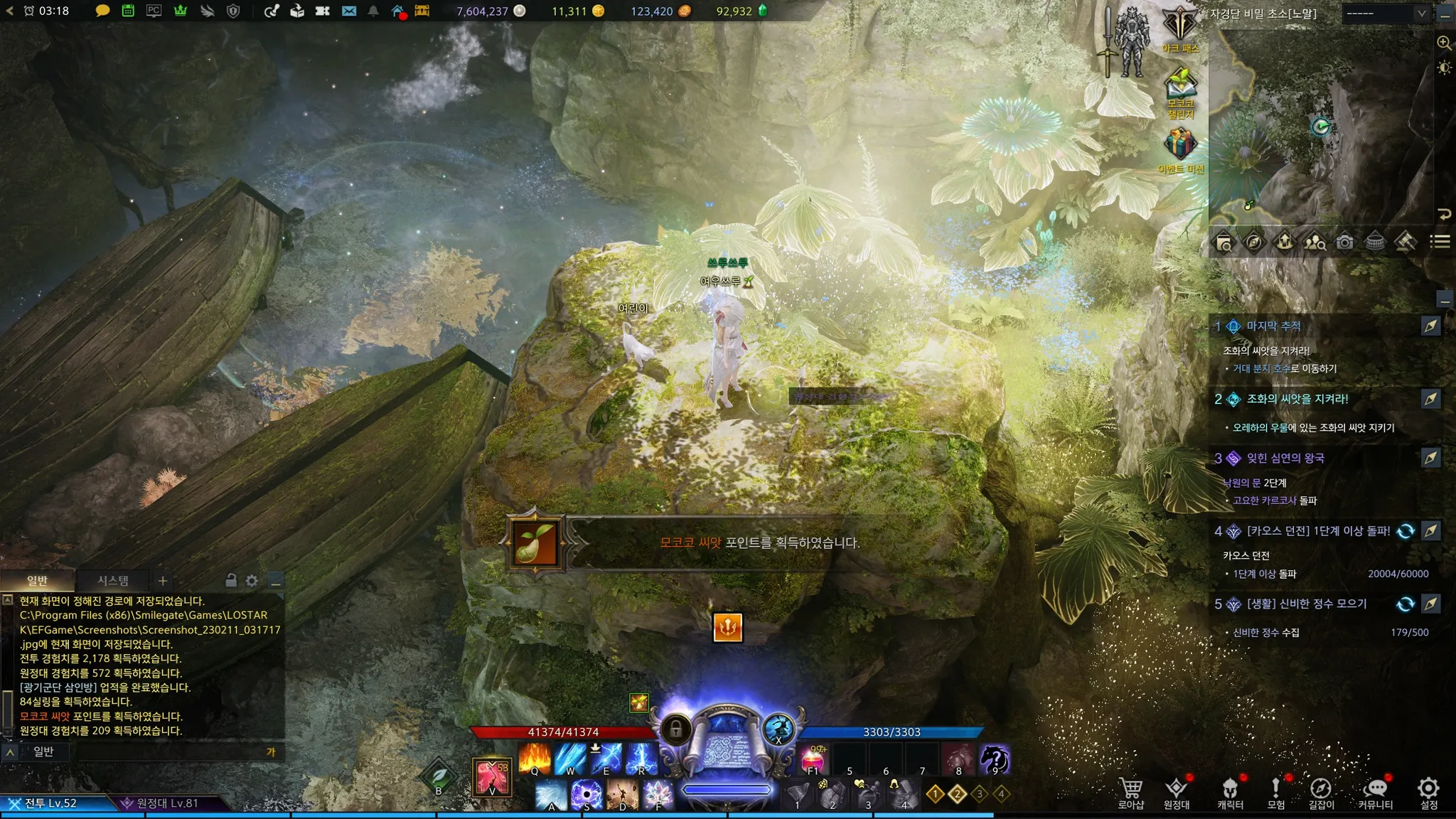This screenshot has width=1456, height=819.
Task: Open the 커뮤니티 community menu
Action: (1376, 792)
